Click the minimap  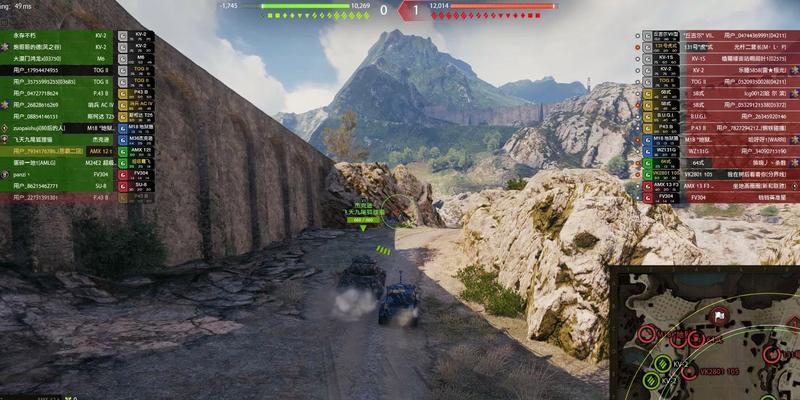pos(706,333)
